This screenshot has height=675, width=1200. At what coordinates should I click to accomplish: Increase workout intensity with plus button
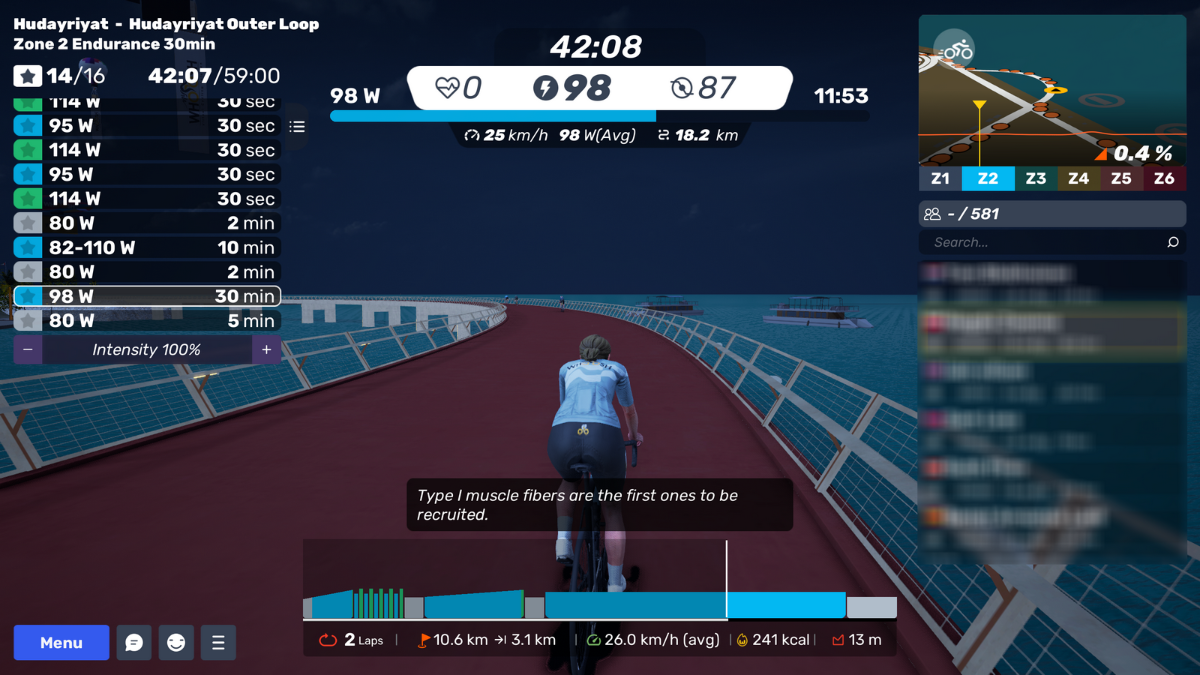(x=266, y=350)
